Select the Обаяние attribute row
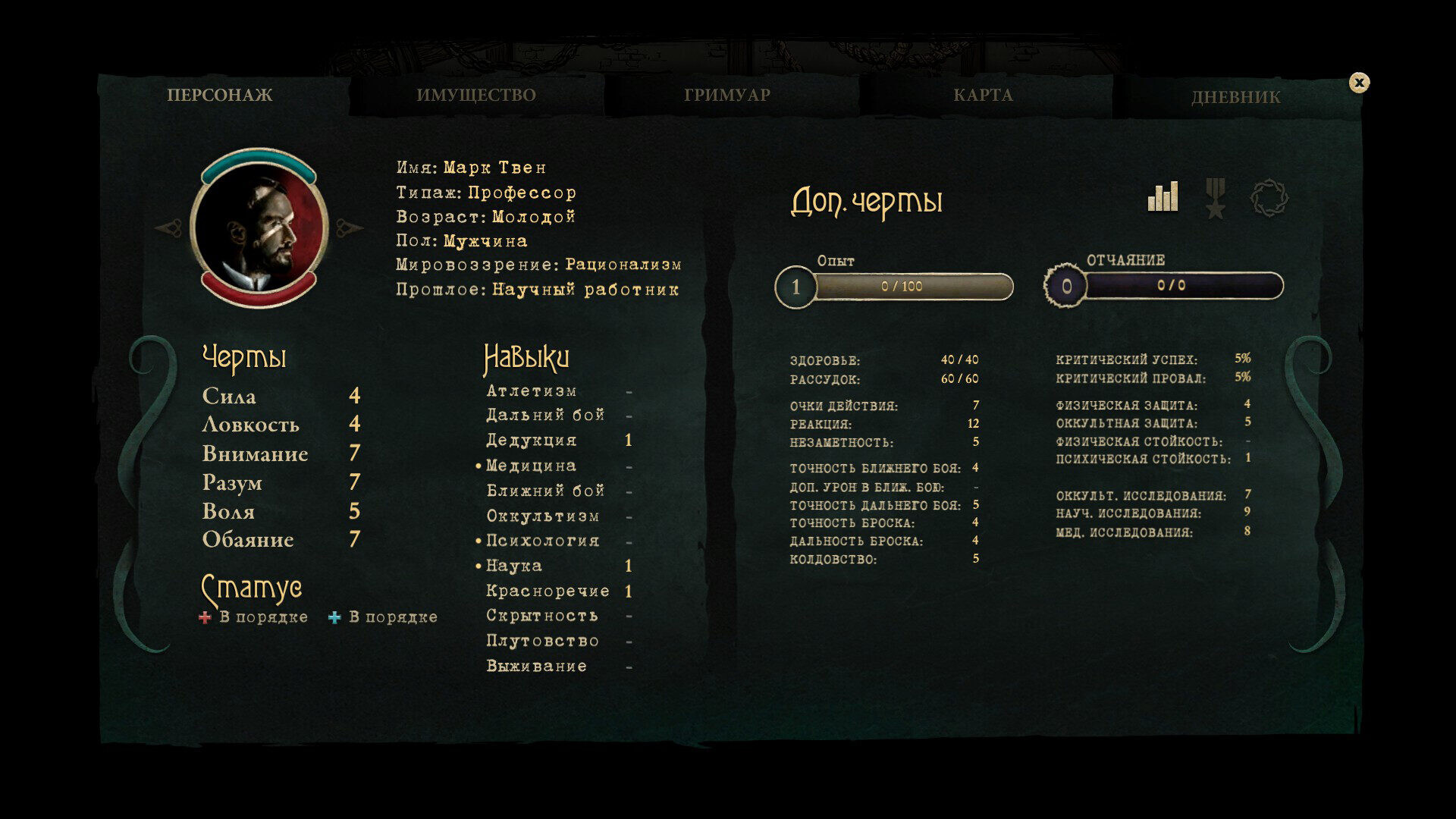Viewport: 1456px width, 819px height. 248,540
